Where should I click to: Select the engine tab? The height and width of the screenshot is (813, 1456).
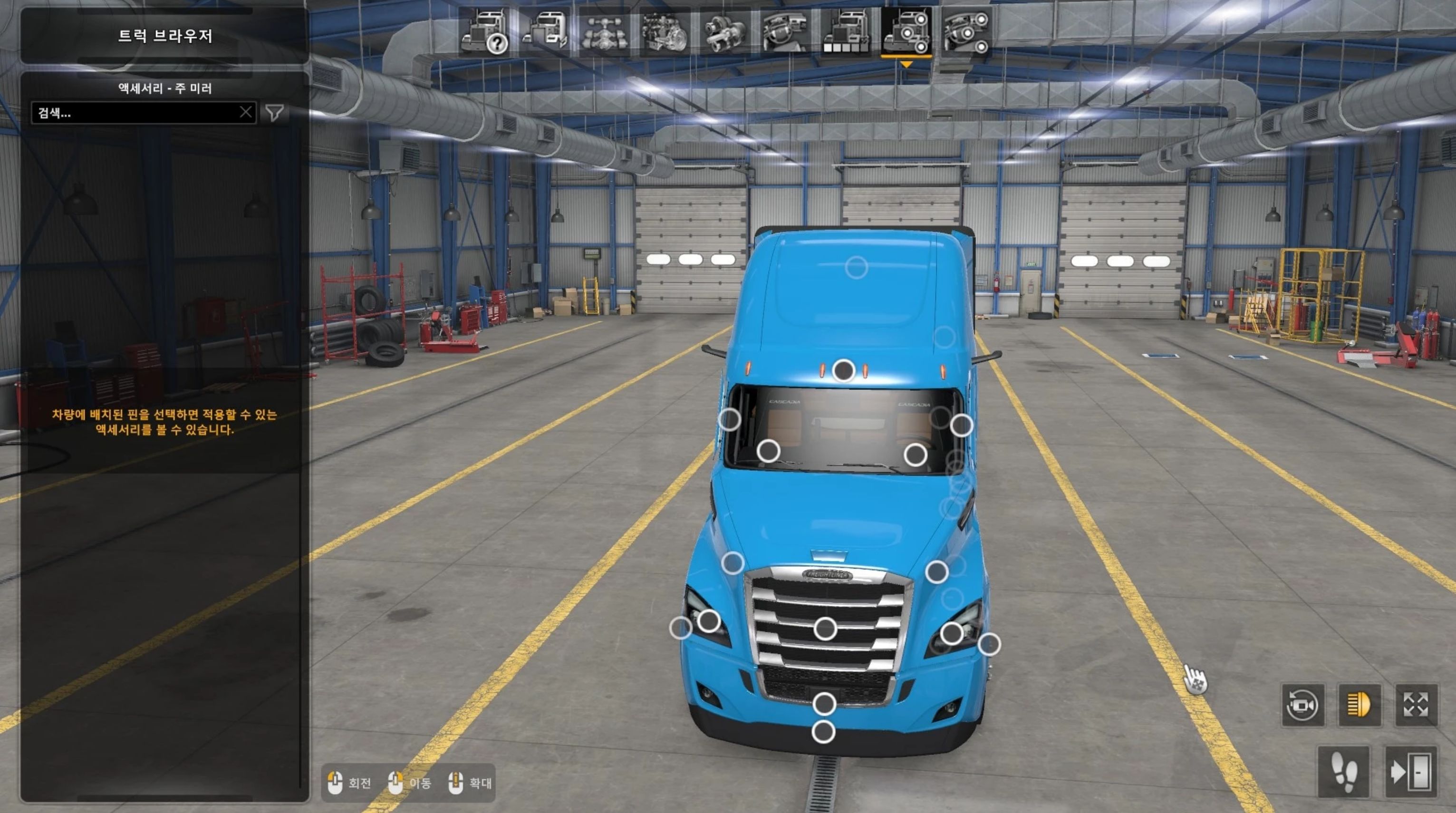(665, 32)
